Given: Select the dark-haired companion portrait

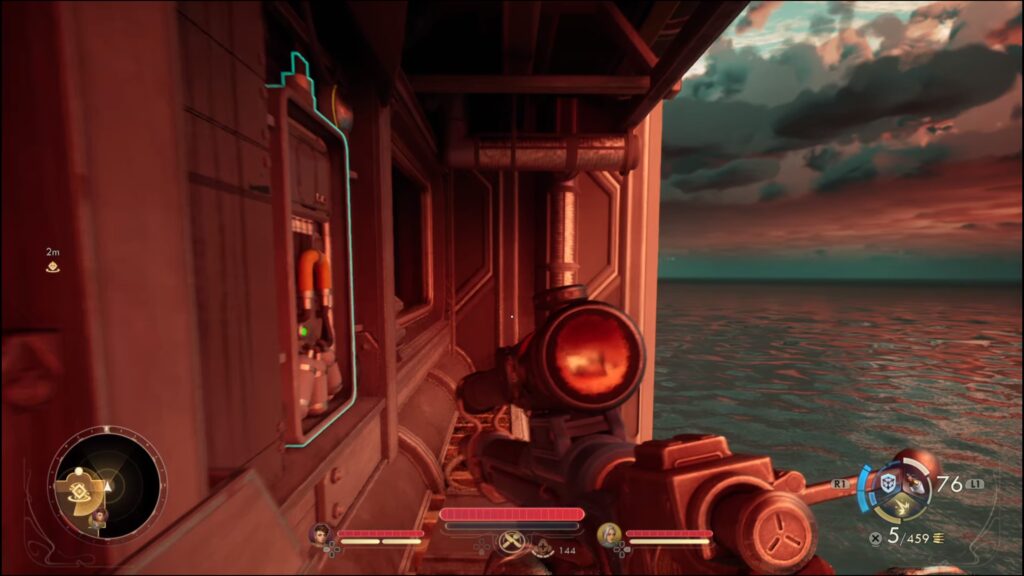Looking at the screenshot, I should (322, 535).
